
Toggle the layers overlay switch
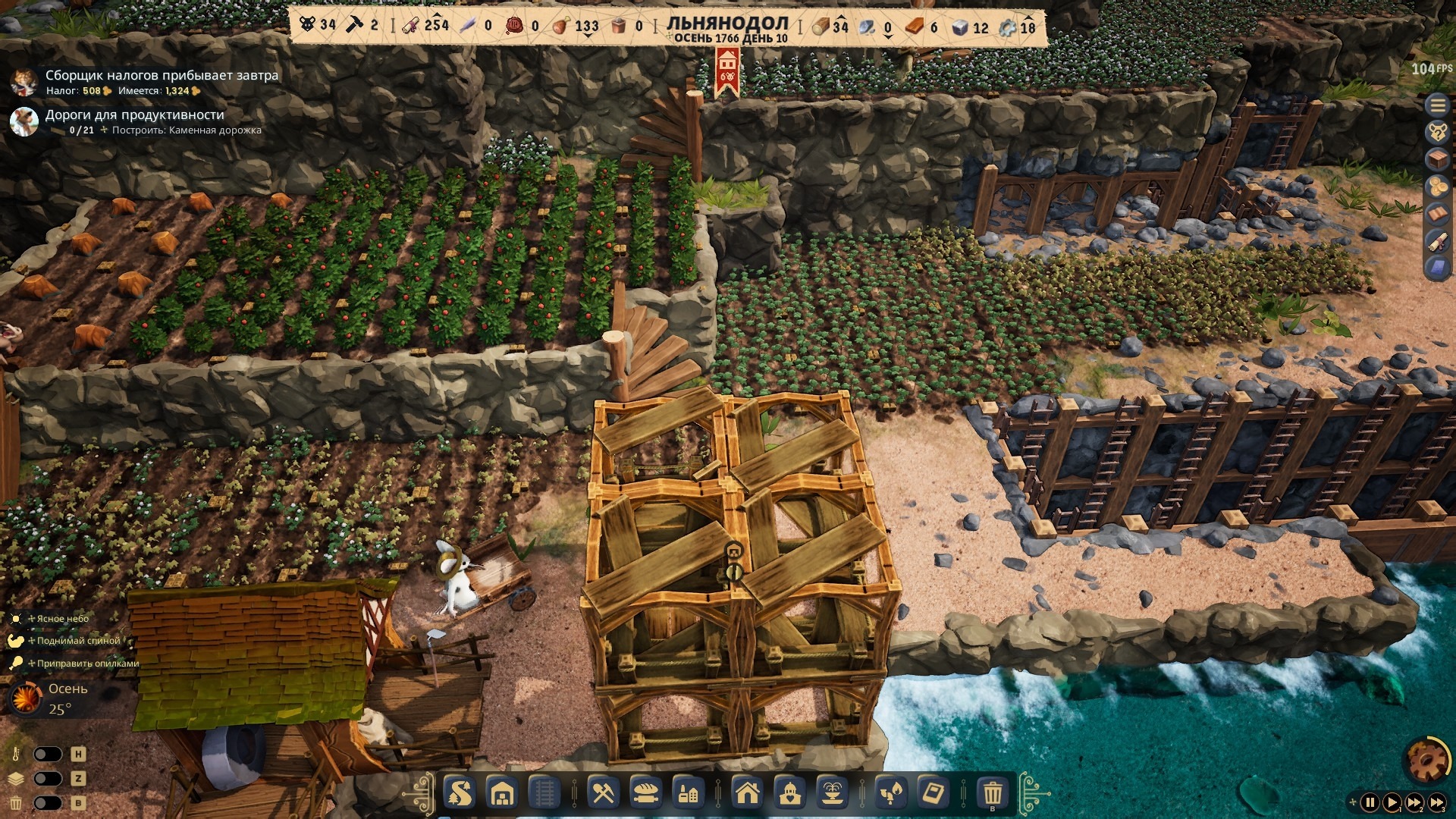tap(47, 779)
